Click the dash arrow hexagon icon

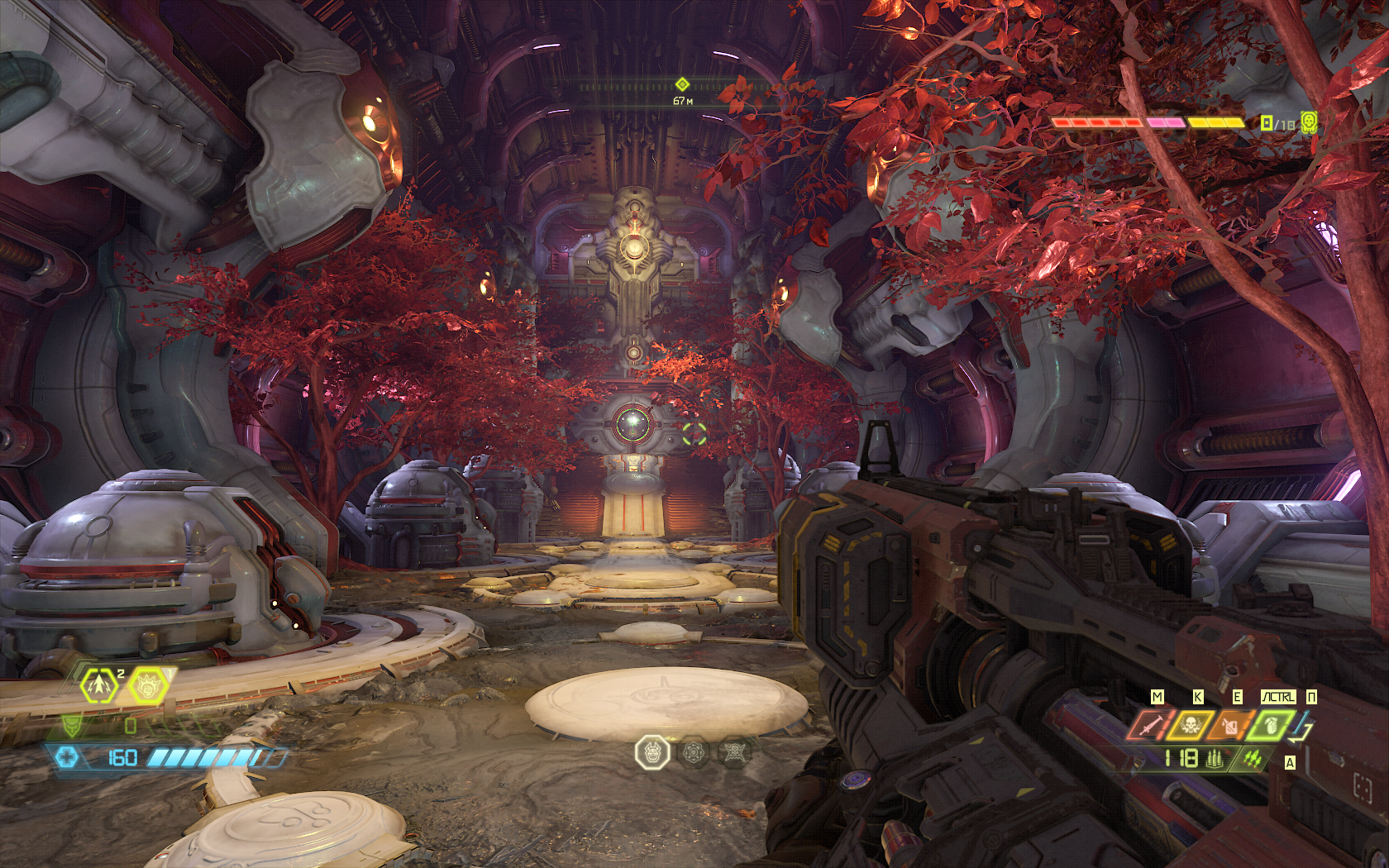99,685
